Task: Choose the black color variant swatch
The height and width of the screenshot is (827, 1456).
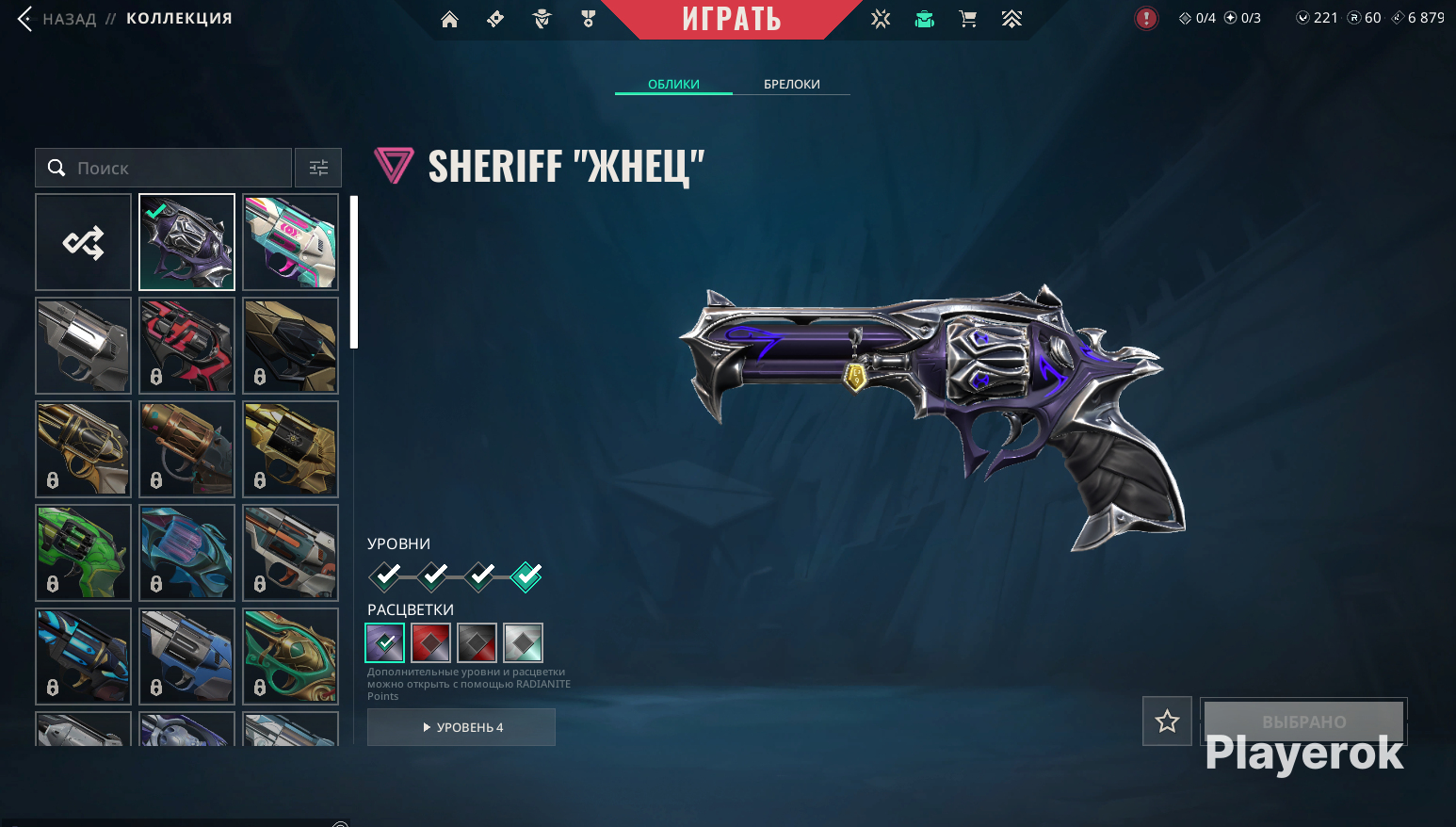Action: click(x=477, y=643)
